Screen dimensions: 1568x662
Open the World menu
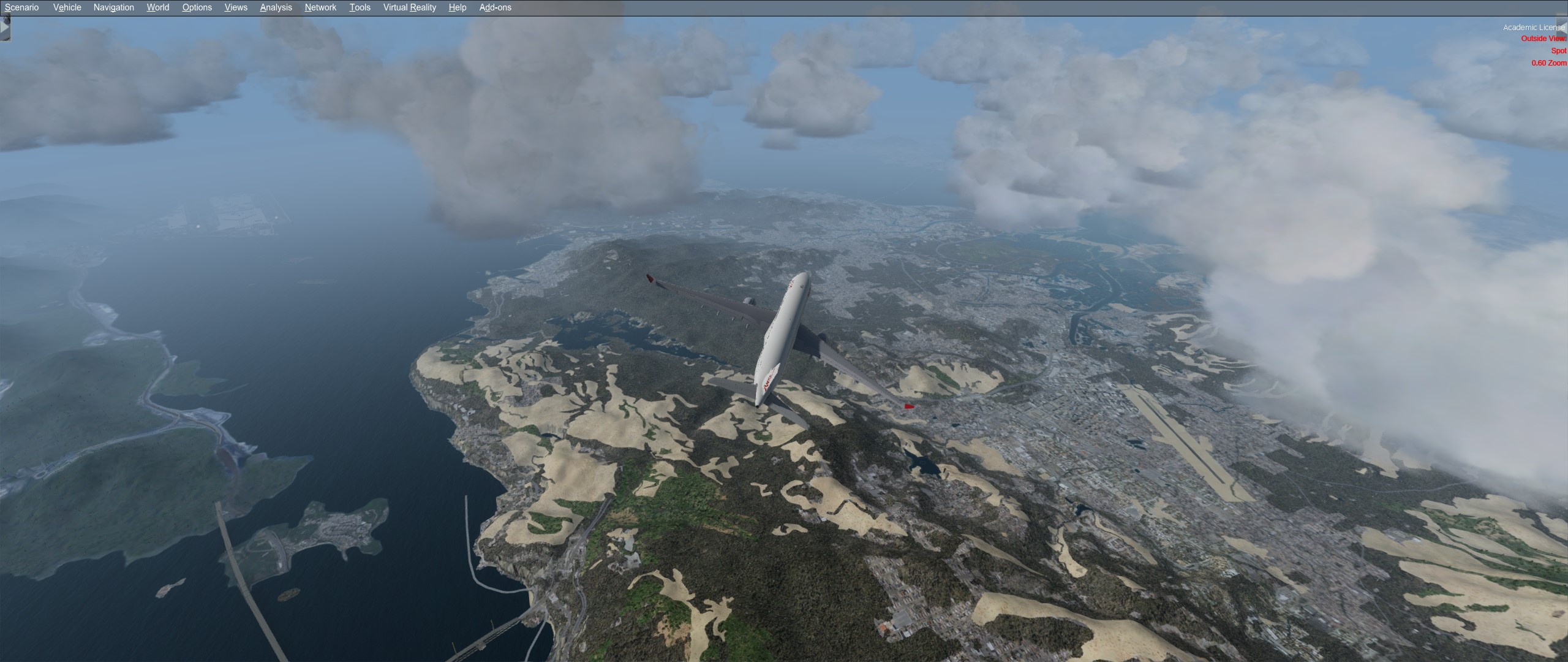[157, 7]
